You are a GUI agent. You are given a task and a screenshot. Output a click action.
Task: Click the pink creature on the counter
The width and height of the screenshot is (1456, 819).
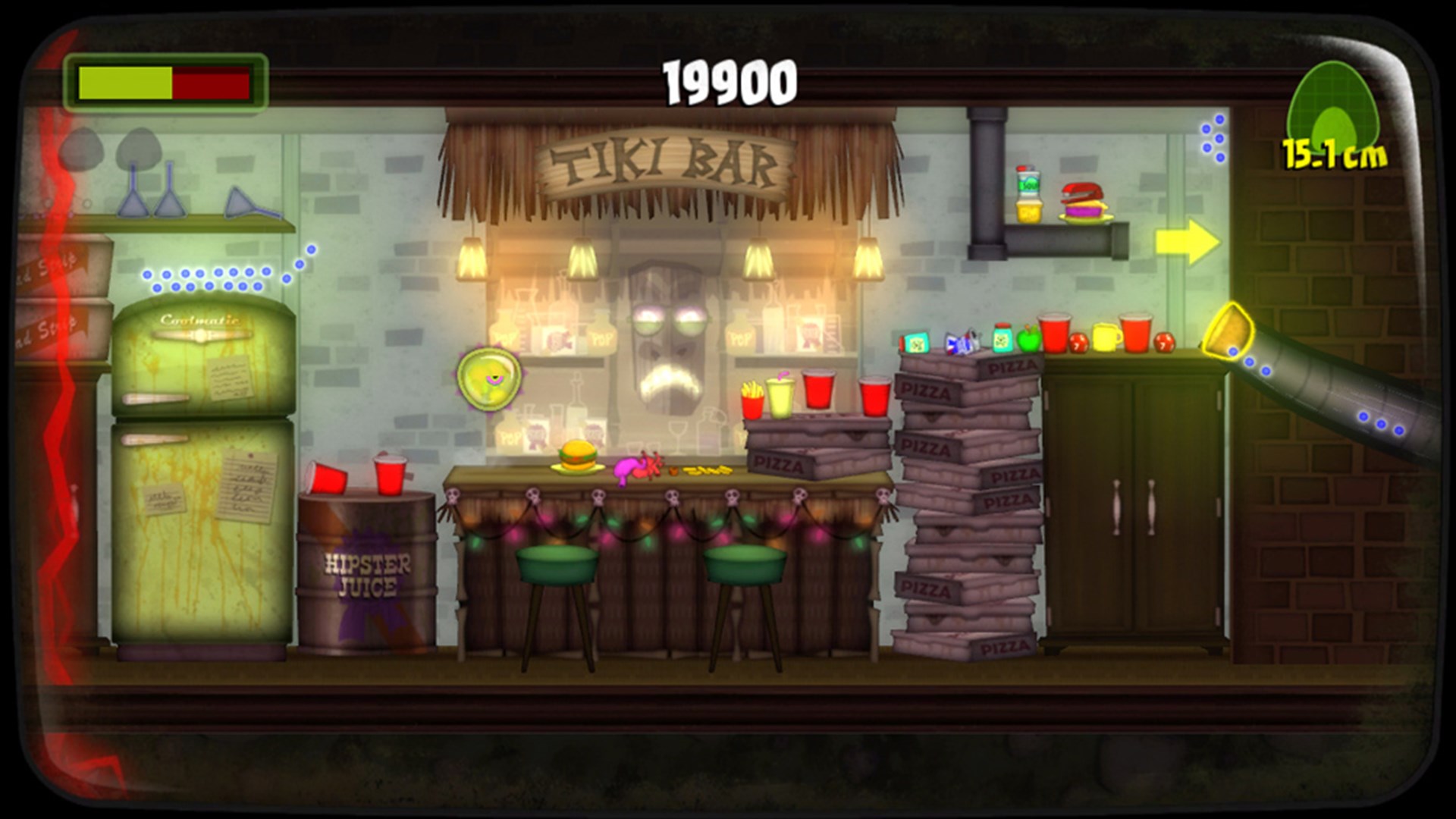pos(635,466)
